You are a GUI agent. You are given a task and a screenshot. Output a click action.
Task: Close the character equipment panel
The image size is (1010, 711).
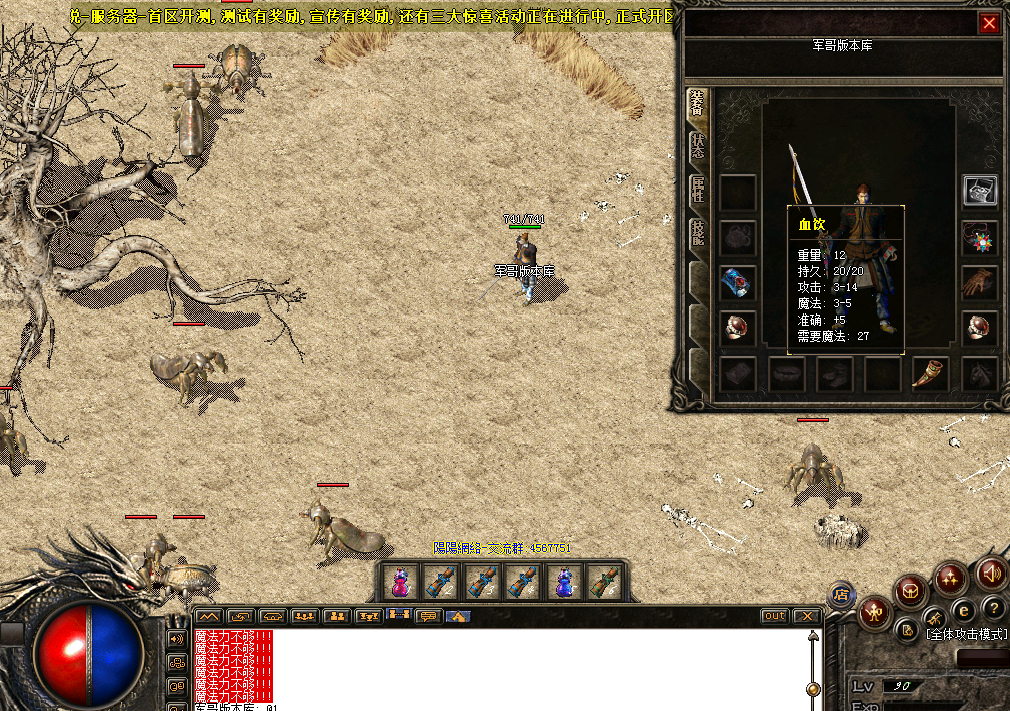[989, 24]
